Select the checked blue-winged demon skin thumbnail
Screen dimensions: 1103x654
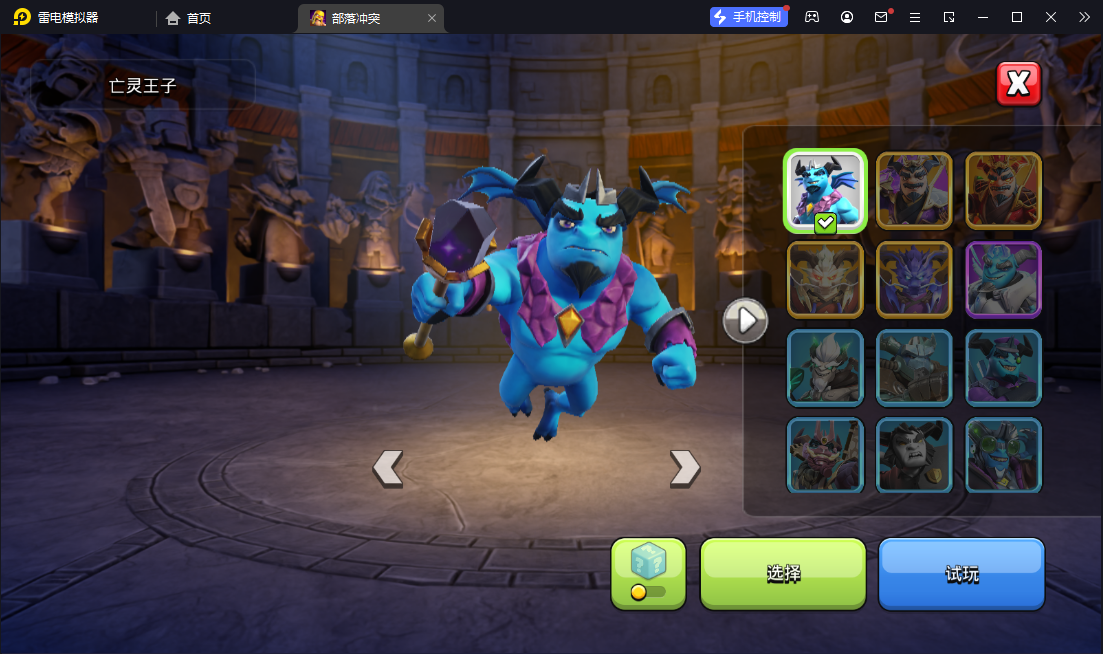coord(825,190)
